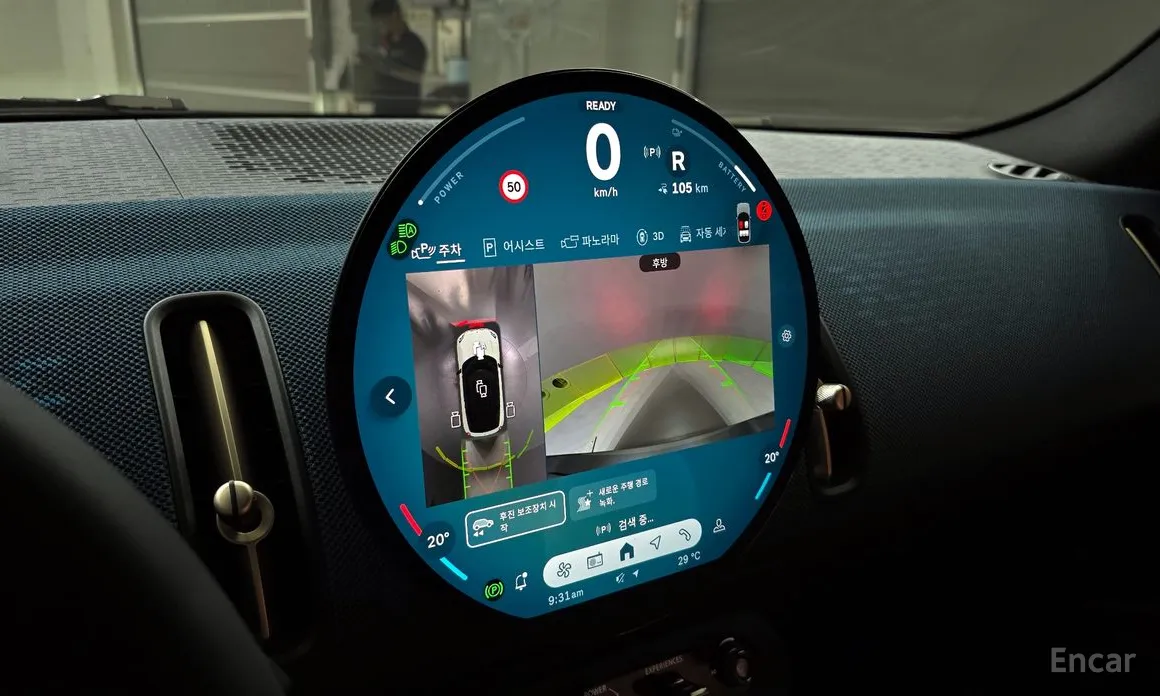
Task: Switch to the 3D camera view
Action: [x=650, y=237]
